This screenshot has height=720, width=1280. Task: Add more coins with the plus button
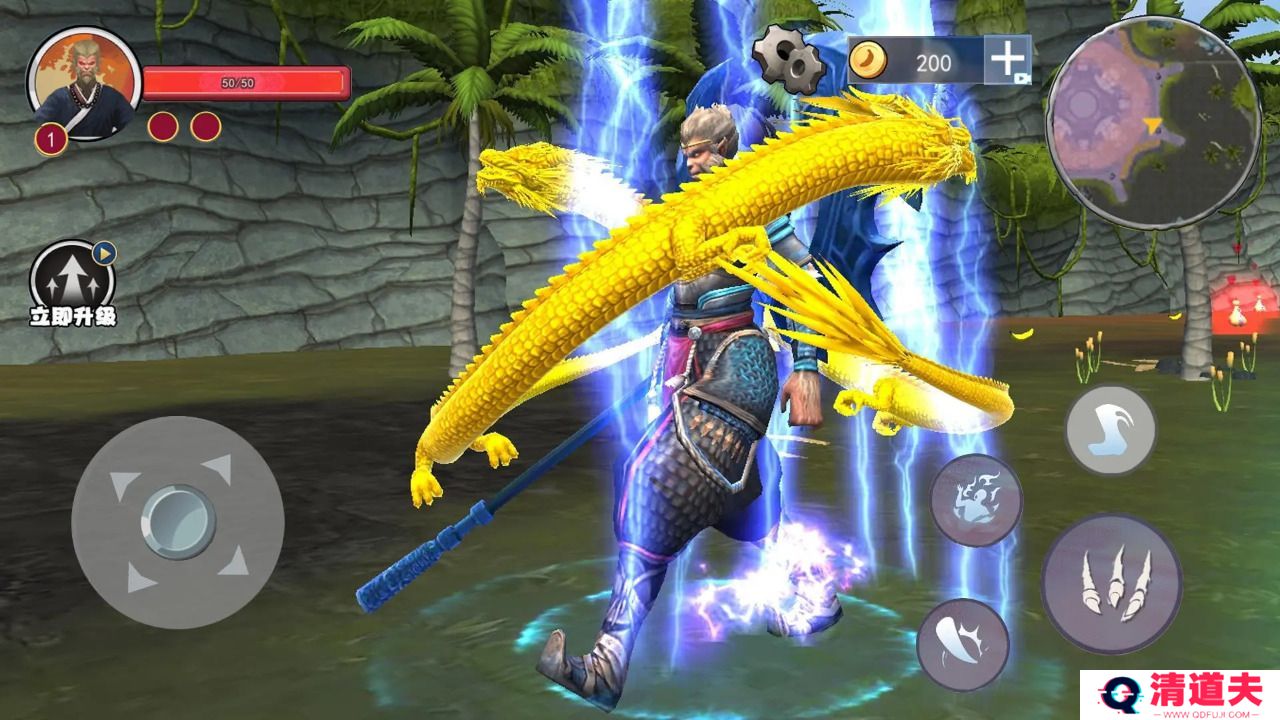tap(1006, 60)
